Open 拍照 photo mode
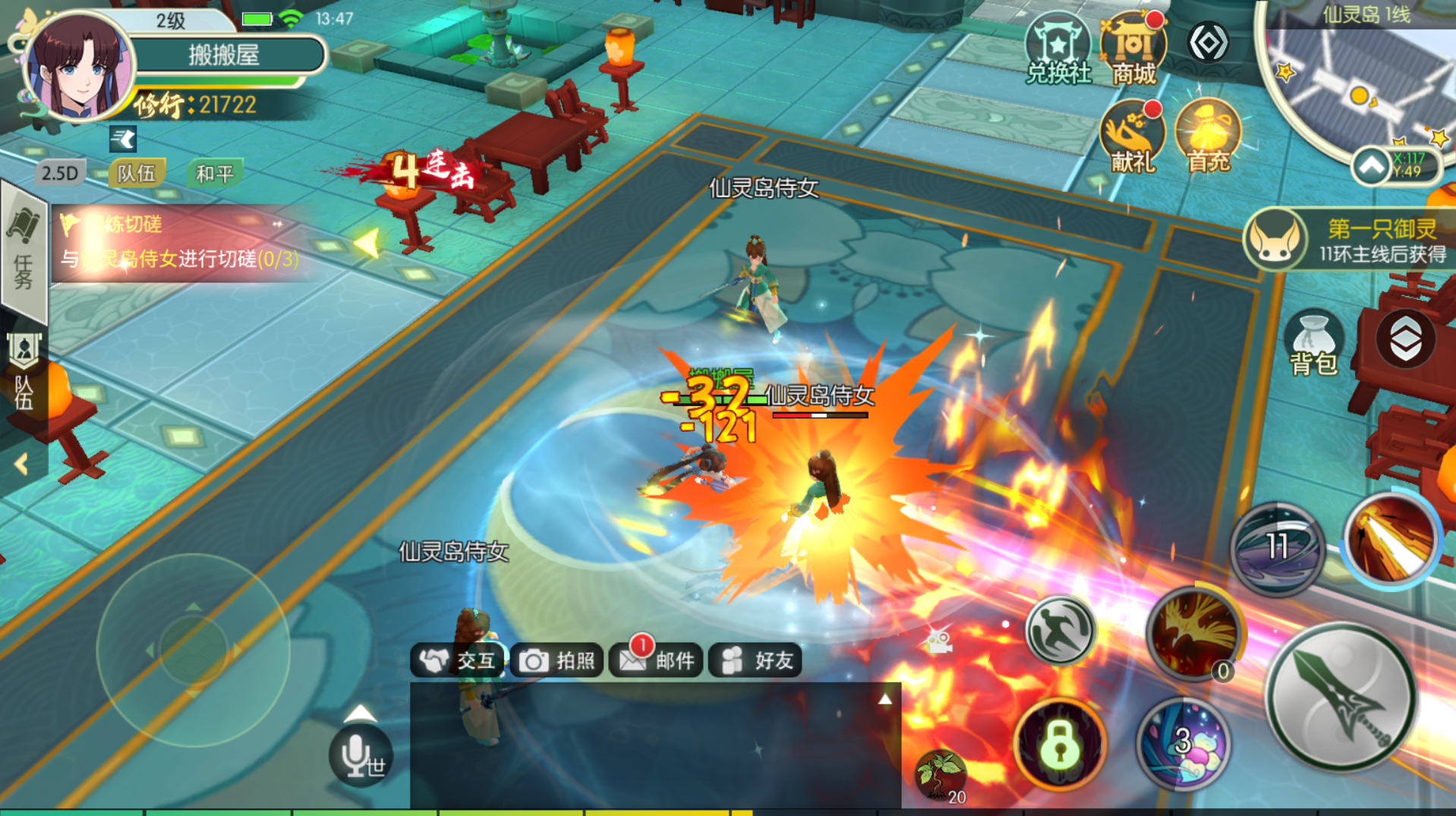The width and height of the screenshot is (1456, 816). [x=557, y=660]
